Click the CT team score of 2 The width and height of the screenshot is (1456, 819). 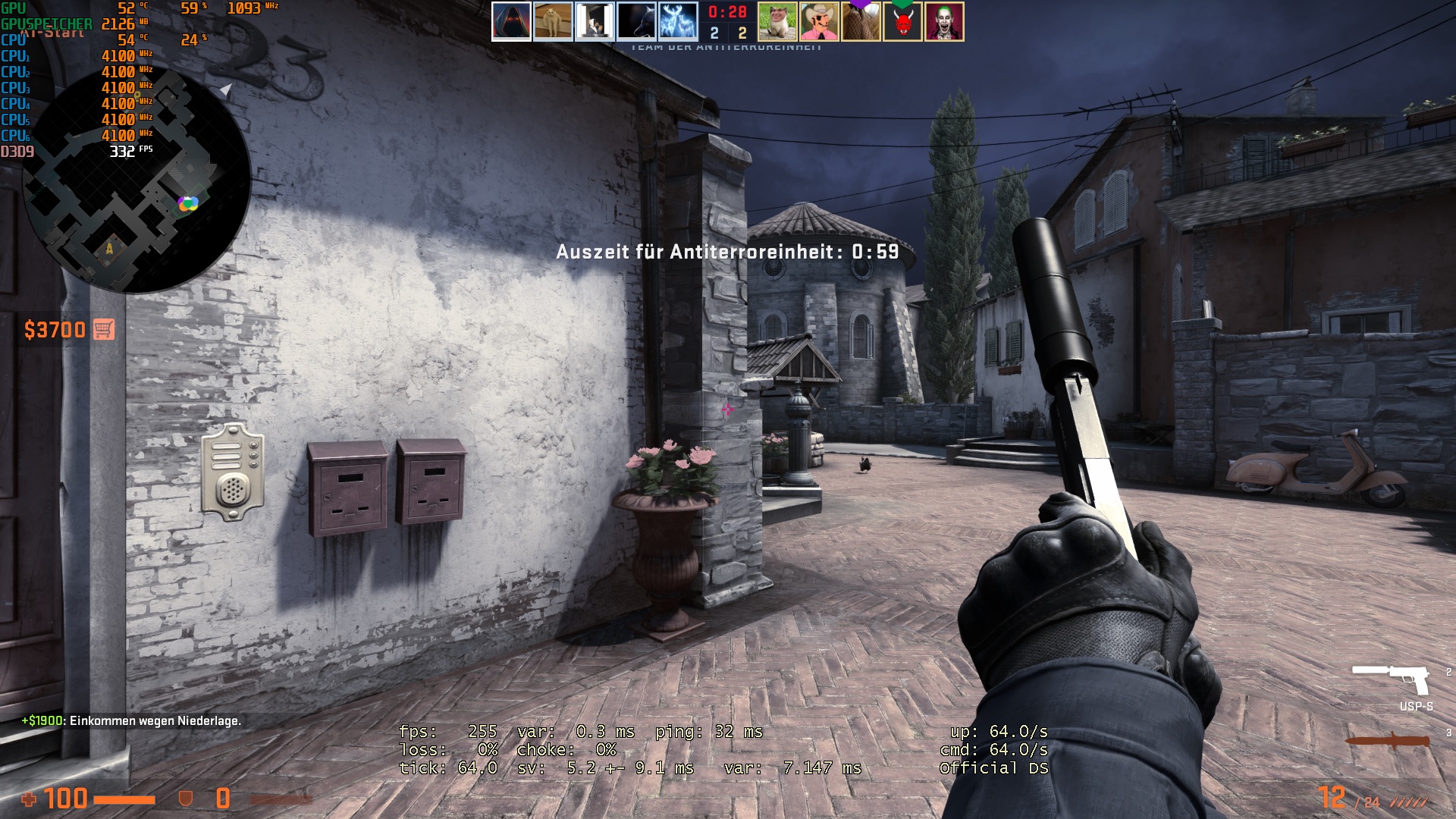[714, 33]
